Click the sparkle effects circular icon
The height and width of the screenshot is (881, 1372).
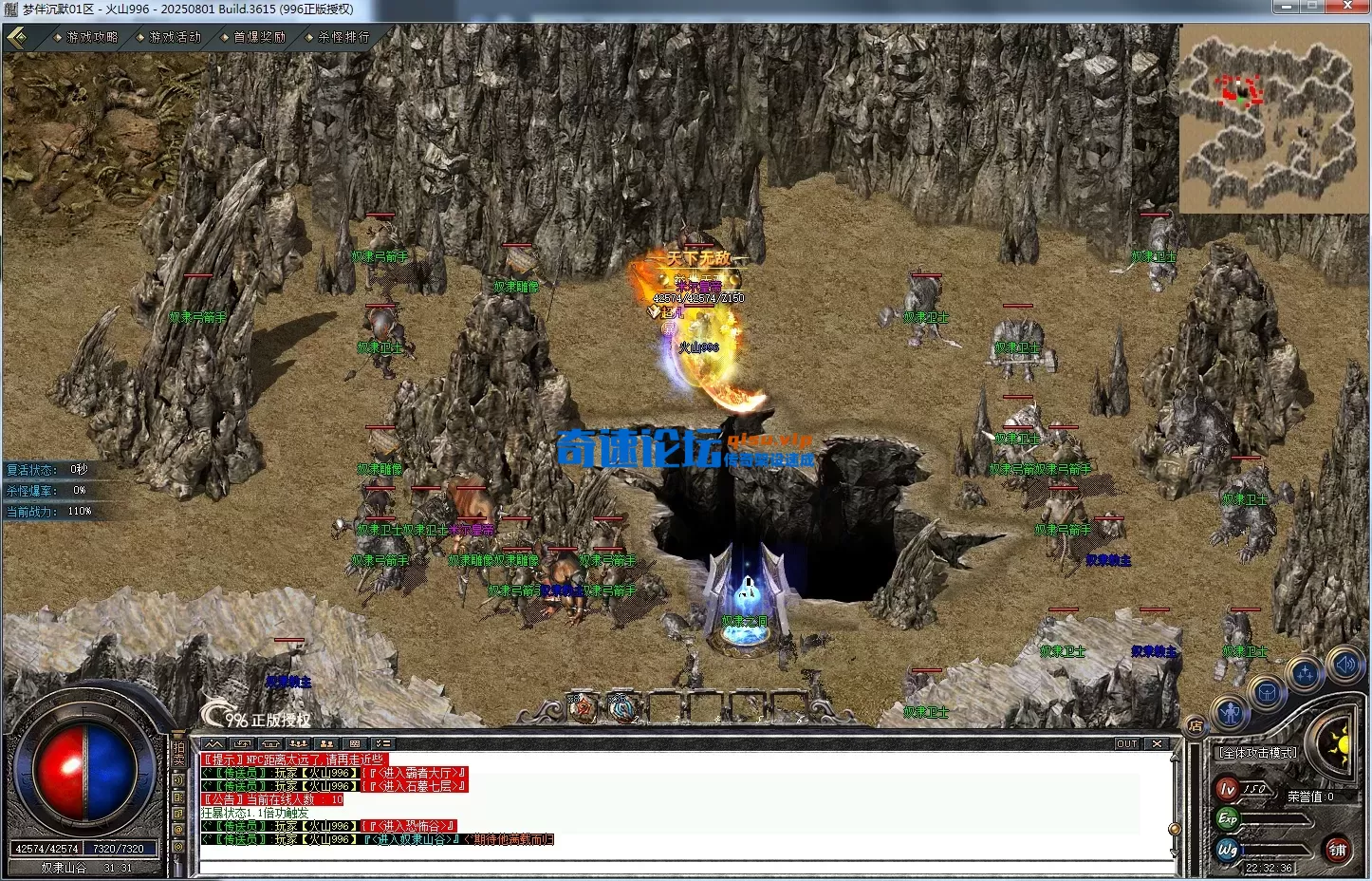click(x=1306, y=671)
